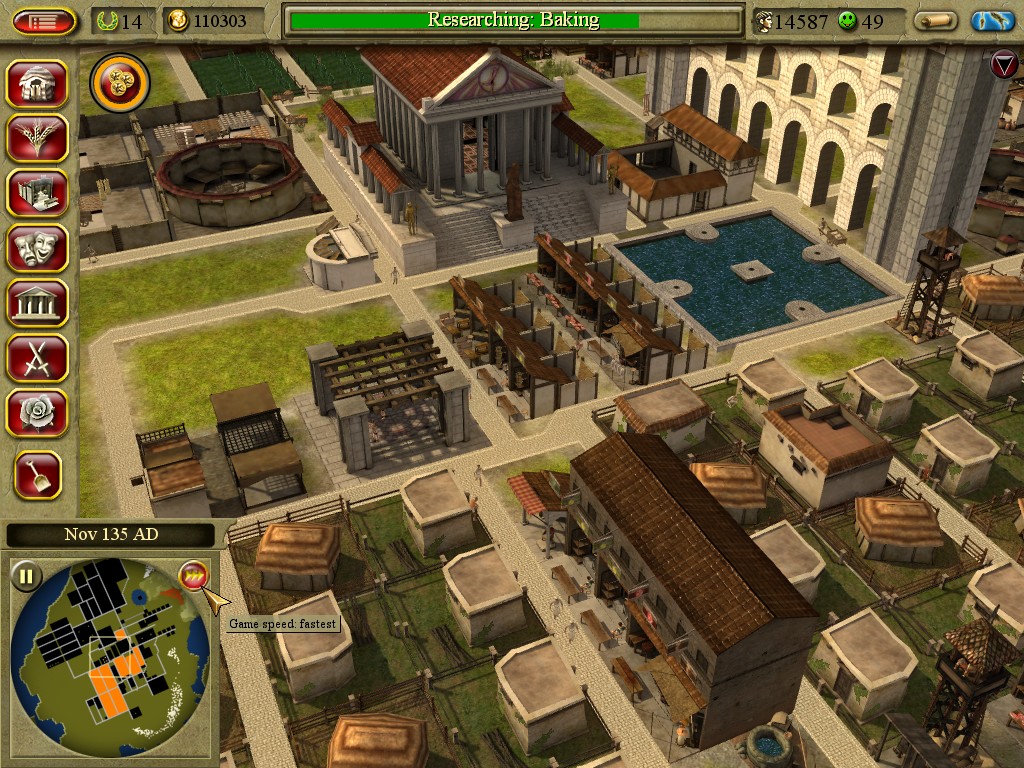Expand the red down-arrow panel
The height and width of the screenshot is (768, 1024).
(1003, 66)
